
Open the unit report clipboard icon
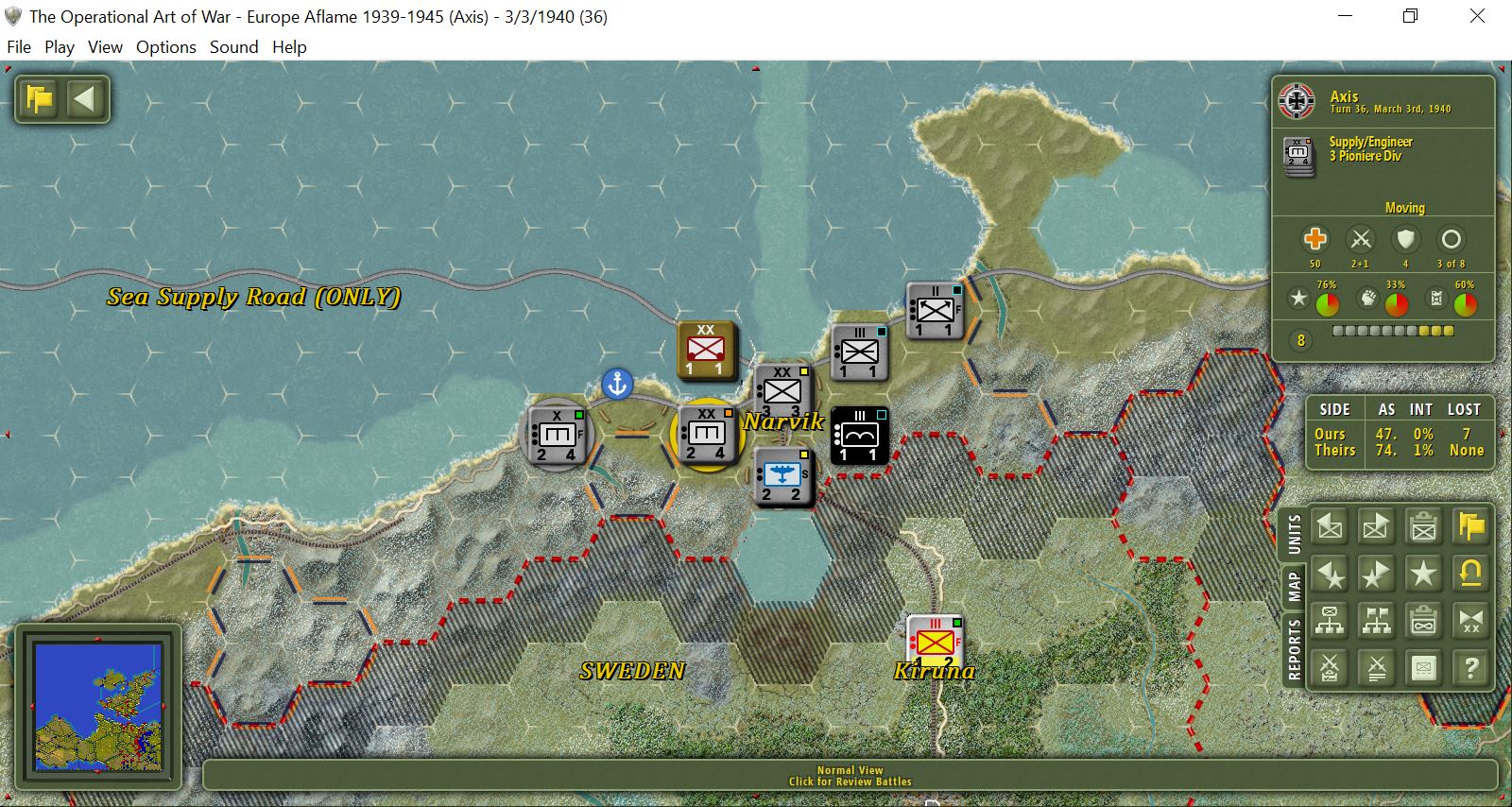pyautogui.click(x=1424, y=526)
